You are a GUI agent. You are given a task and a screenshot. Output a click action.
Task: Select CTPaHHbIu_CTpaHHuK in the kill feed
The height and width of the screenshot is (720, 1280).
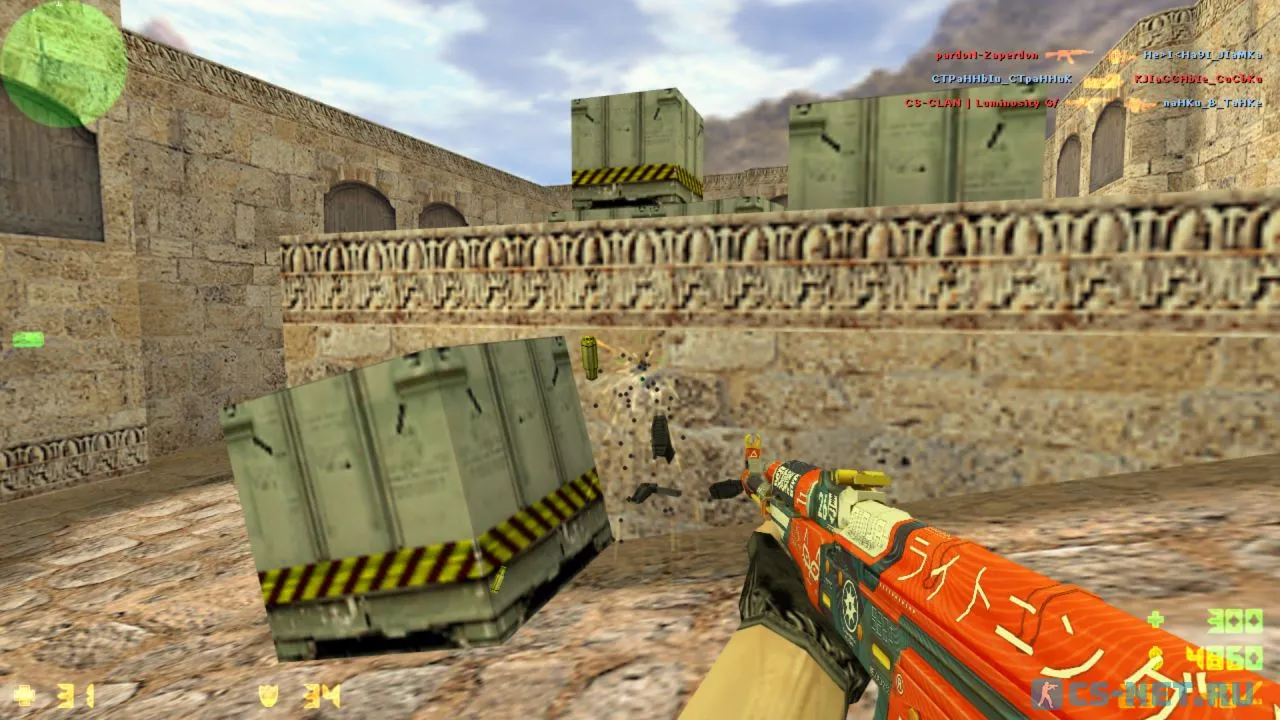click(1000, 78)
